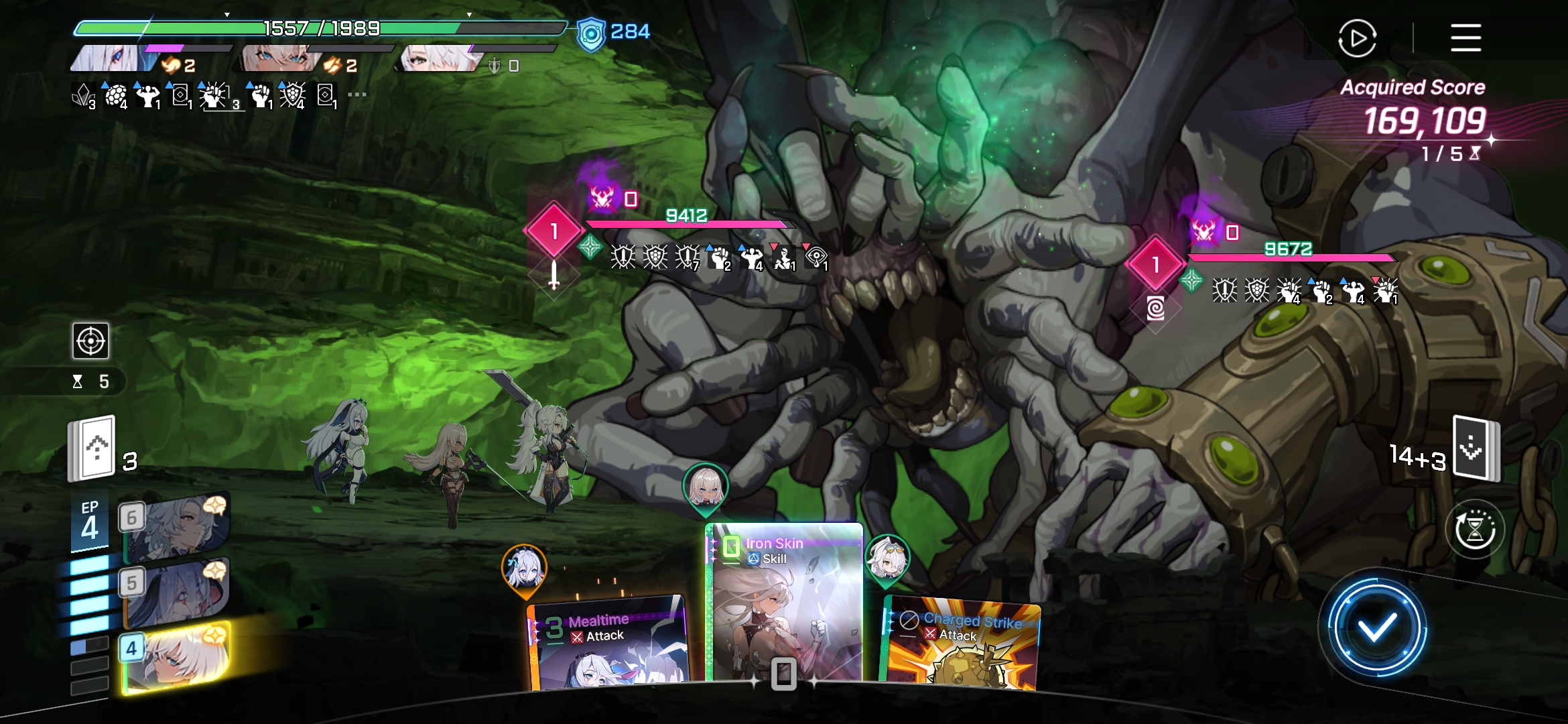This screenshot has height=724, width=1568.
Task: Choose the Charged Strike attack card
Action: (962, 644)
